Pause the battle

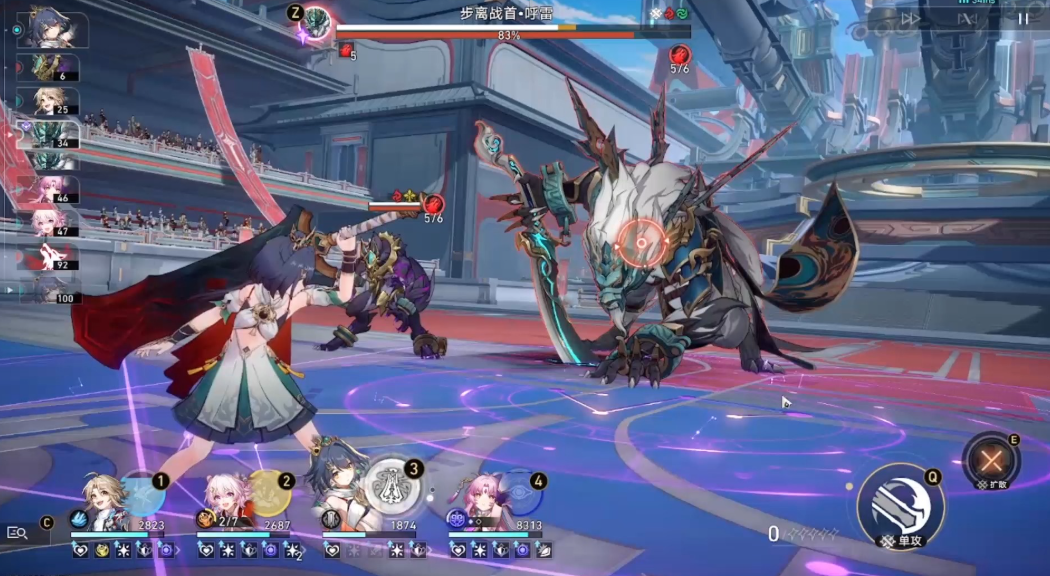click(x=1022, y=18)
